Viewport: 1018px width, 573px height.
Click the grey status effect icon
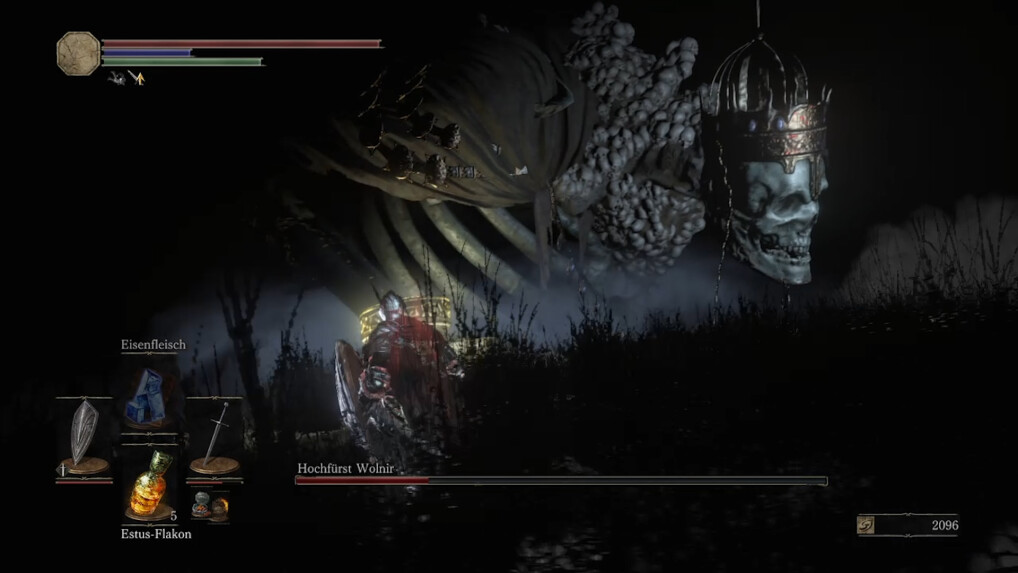(117, 78)
